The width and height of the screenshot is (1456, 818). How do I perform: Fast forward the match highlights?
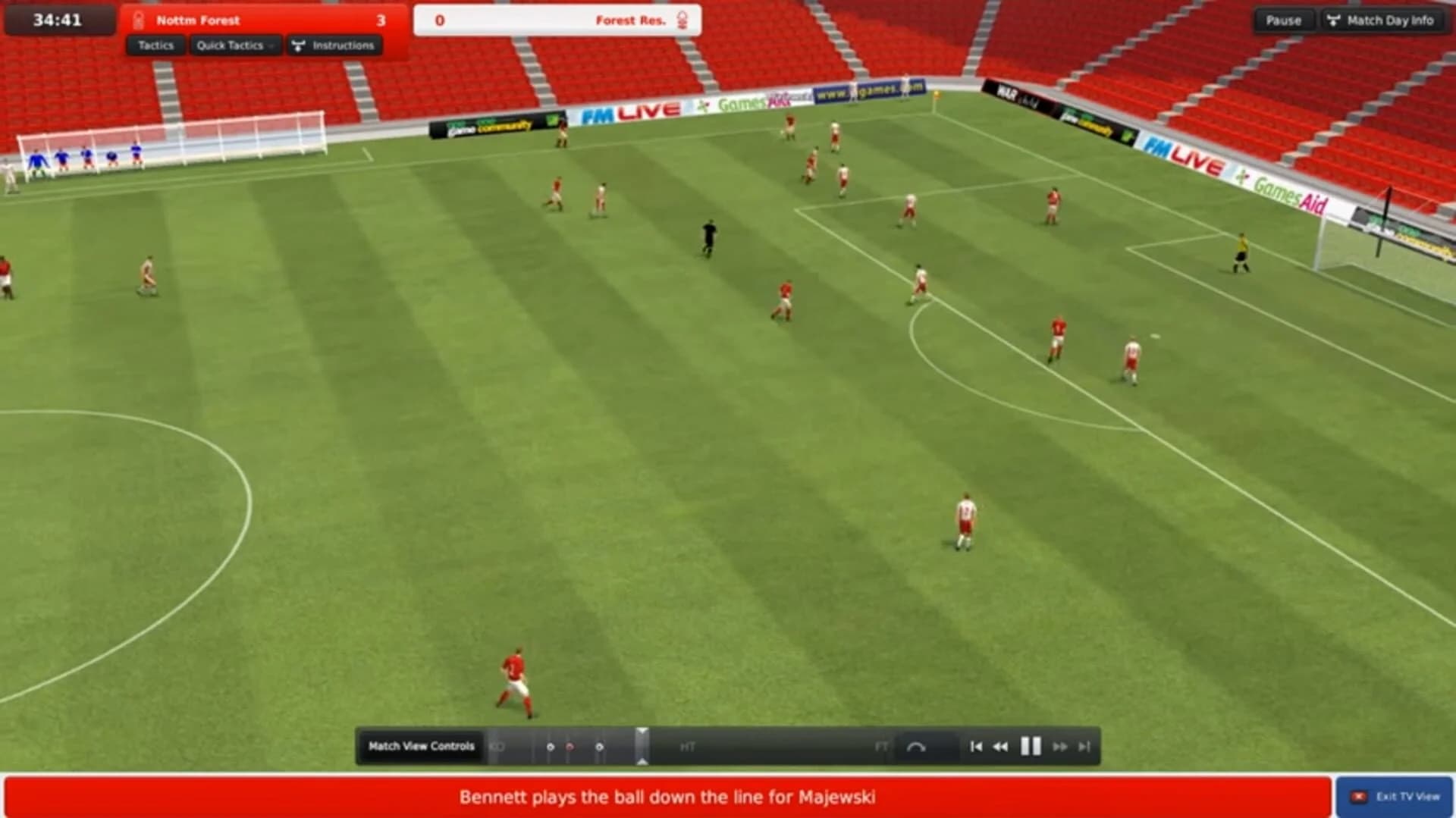pos(1062,746)
